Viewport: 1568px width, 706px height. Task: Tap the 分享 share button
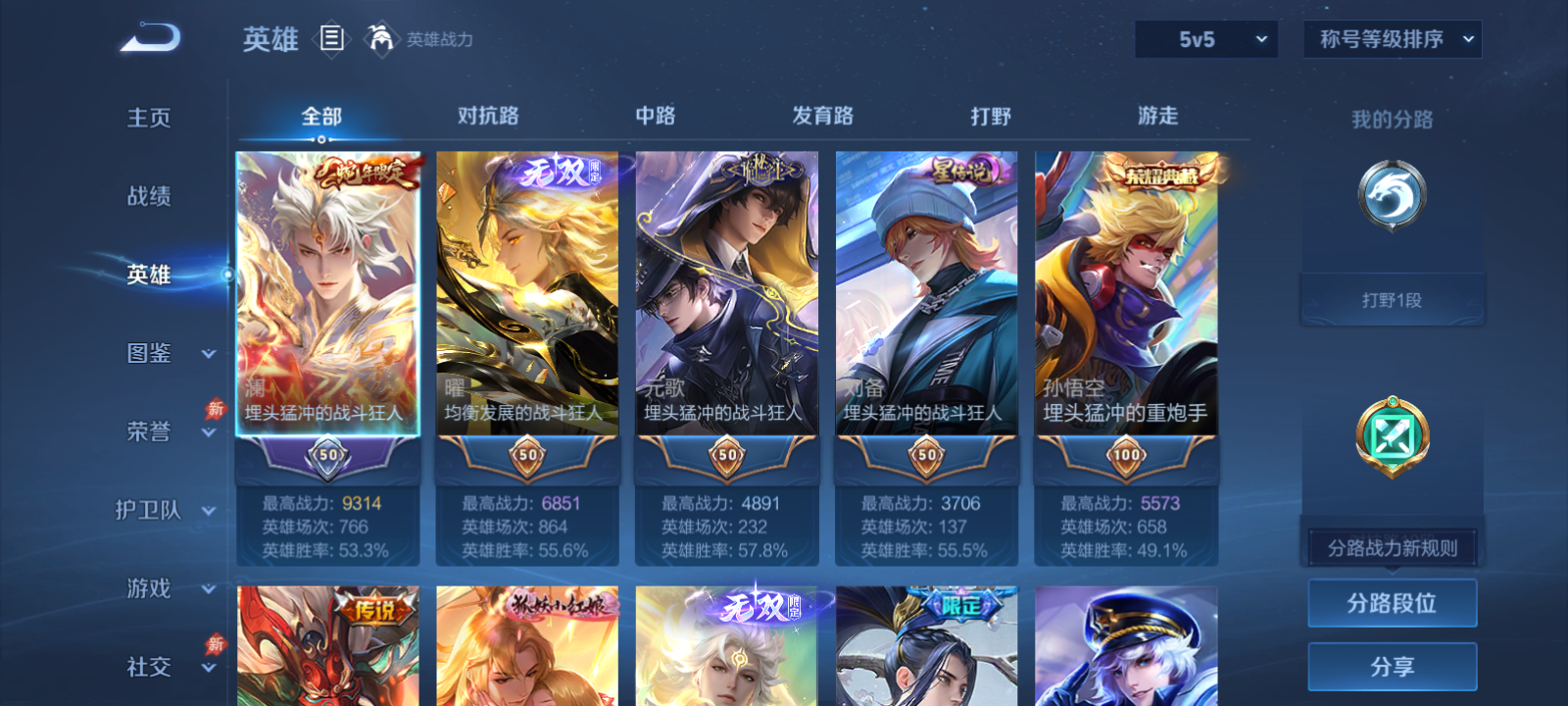tap(1392, 665)
